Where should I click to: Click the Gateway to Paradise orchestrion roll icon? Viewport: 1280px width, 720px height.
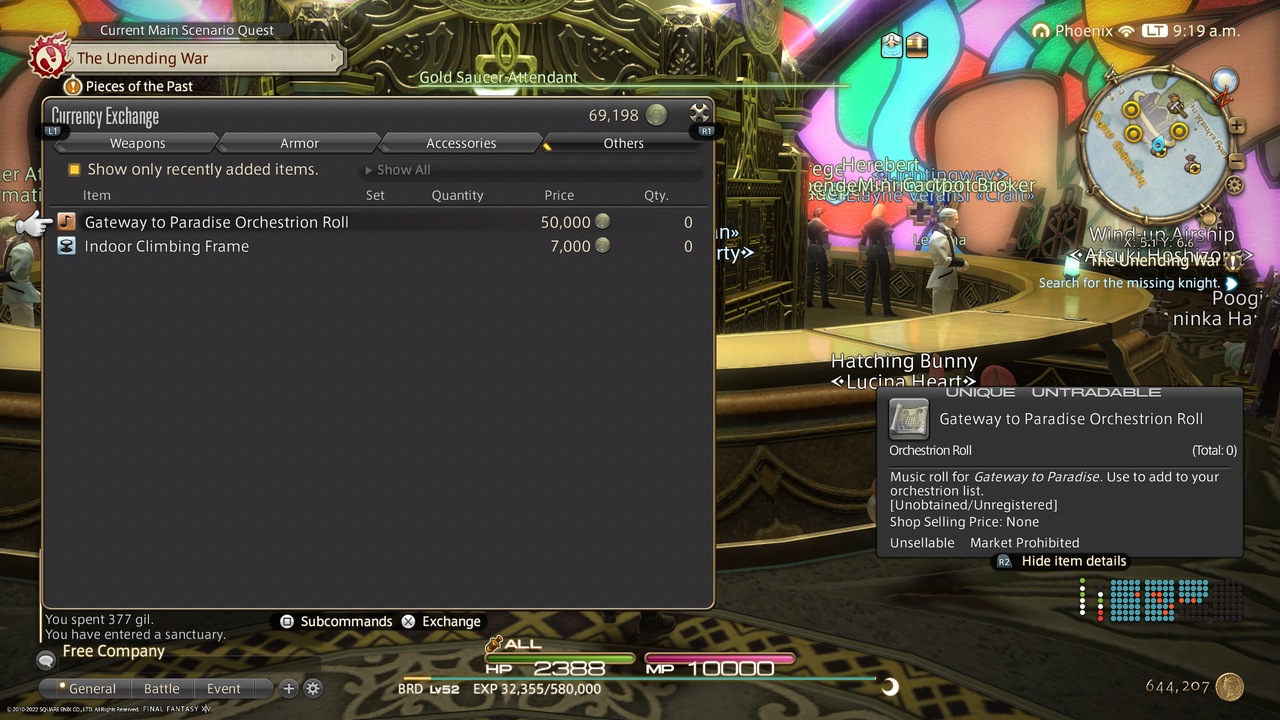(x=66, y=222)
